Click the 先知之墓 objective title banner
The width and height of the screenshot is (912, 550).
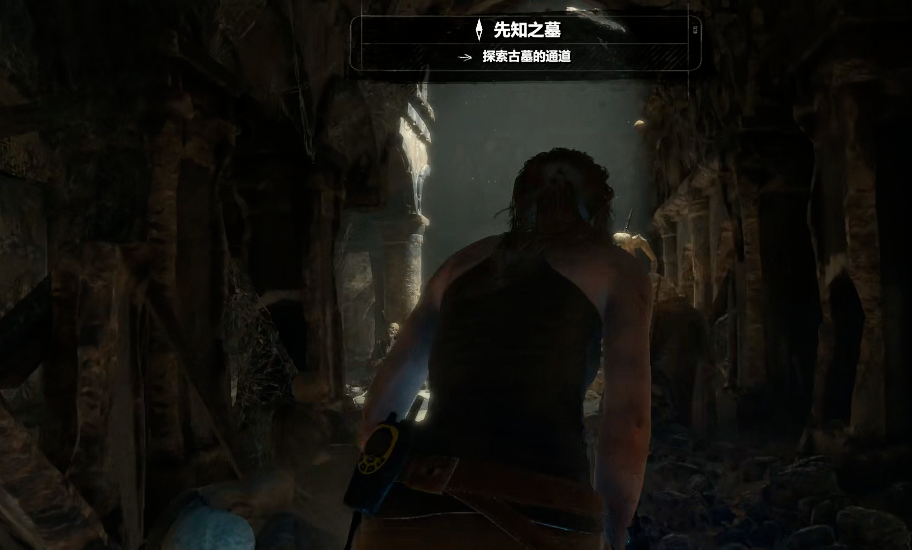tap(526, 29)
